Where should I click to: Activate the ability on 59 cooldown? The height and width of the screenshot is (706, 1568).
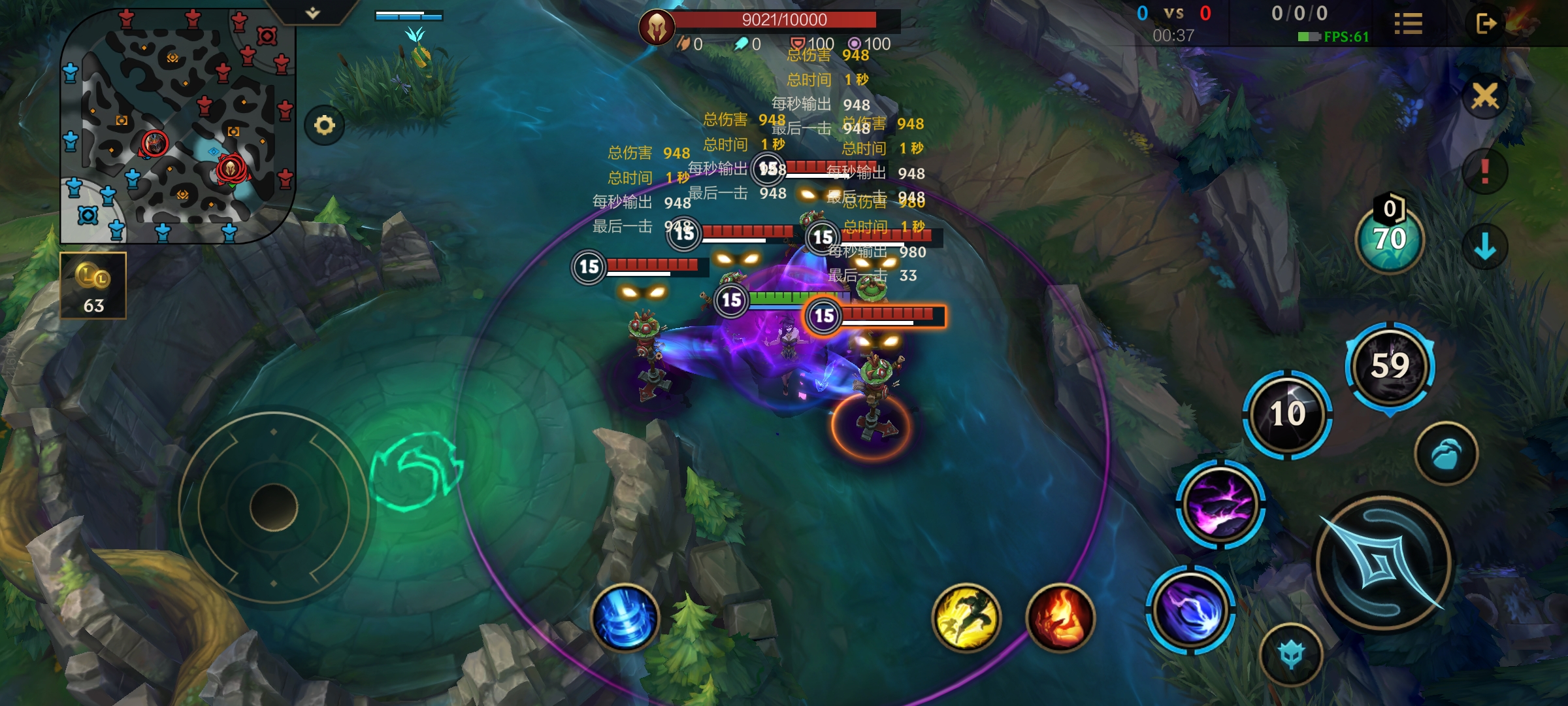click(1390, 365)
